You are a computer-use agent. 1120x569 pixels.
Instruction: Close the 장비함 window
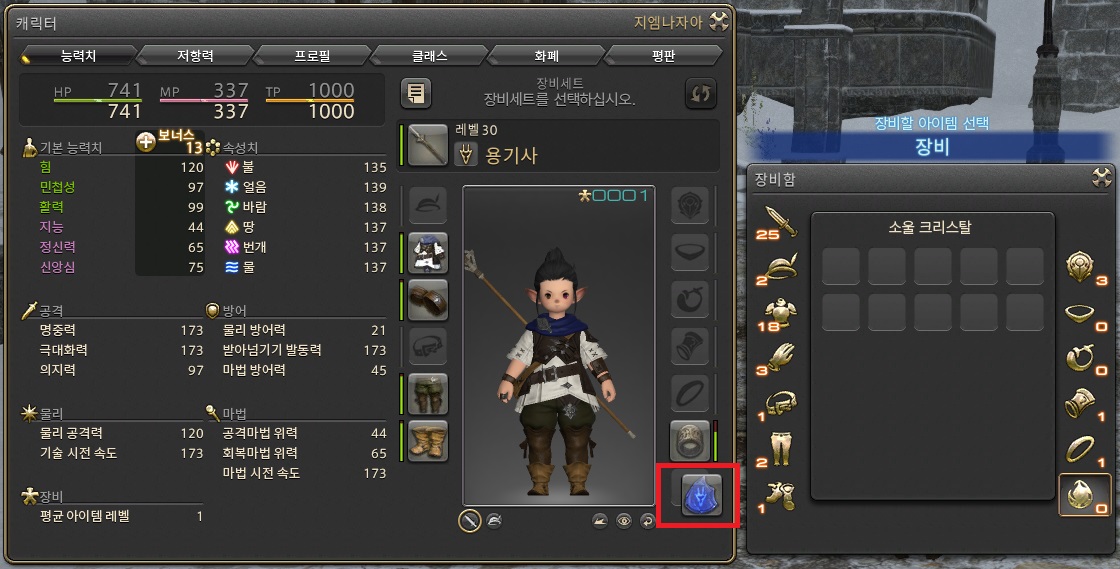coord(1102,179)
